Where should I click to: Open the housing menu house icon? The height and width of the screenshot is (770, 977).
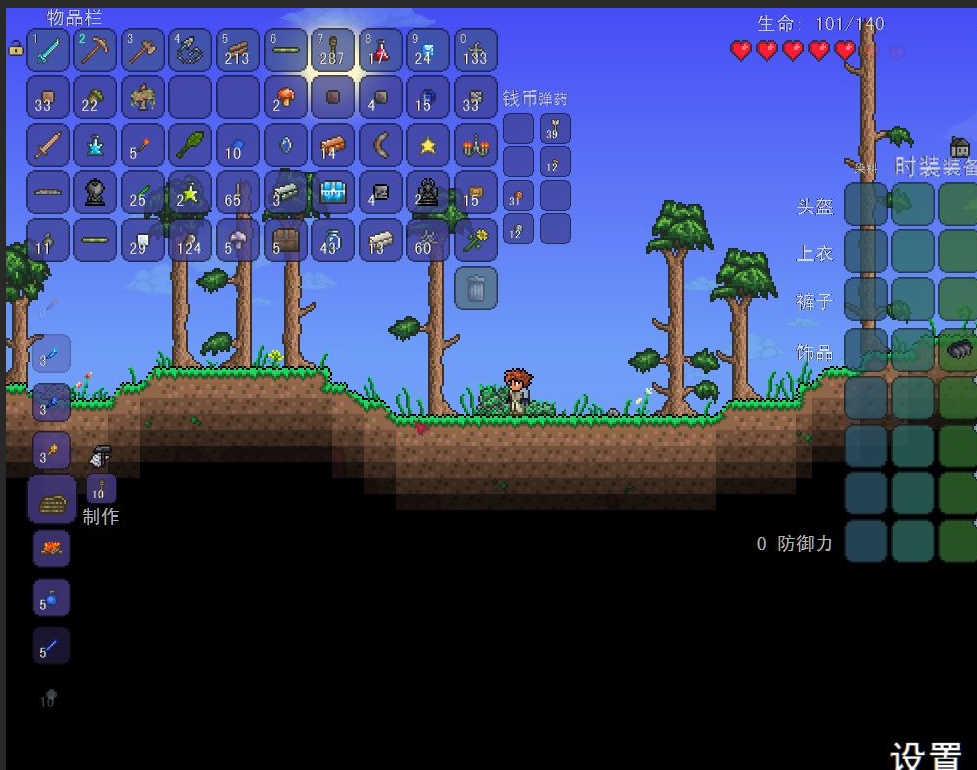pos(959,148)
